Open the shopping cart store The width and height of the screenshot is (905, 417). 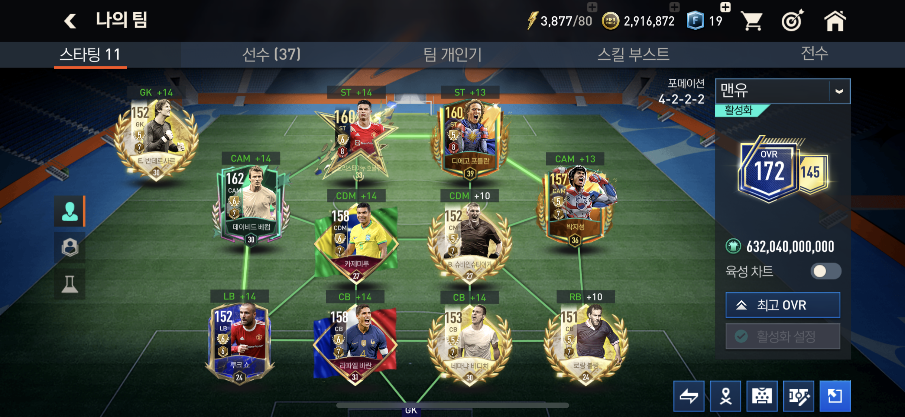pyautogui.click(x=752, y=20)
